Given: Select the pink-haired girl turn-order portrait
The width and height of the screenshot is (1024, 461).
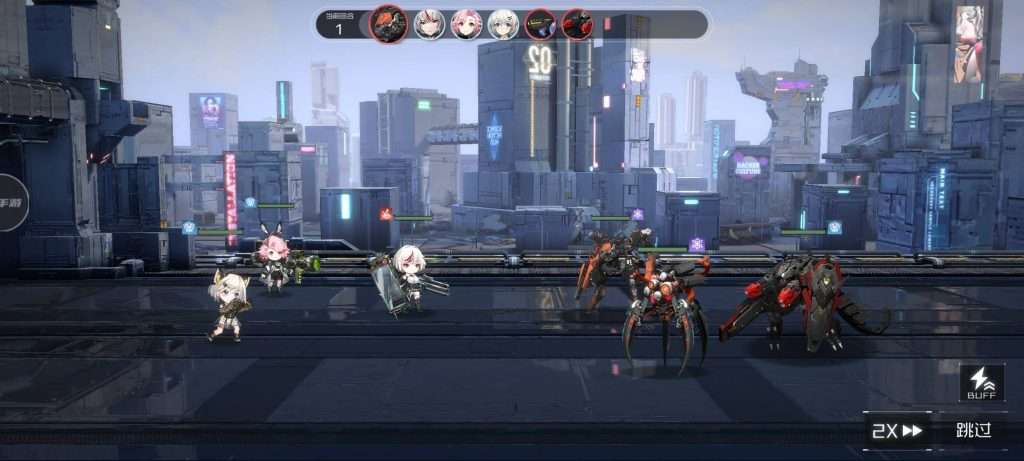Looking at the screenshot, I should click(x=466, y=23).
